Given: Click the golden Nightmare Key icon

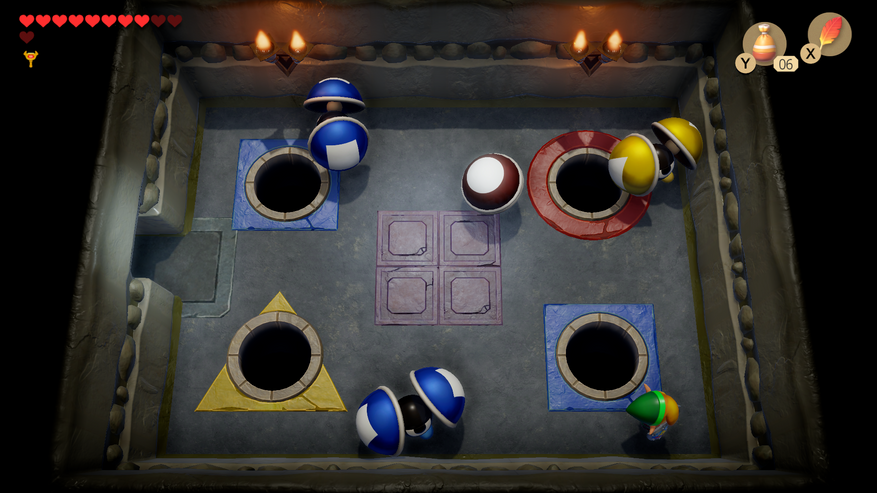Looking at the screenshot, I should (30, 59).
